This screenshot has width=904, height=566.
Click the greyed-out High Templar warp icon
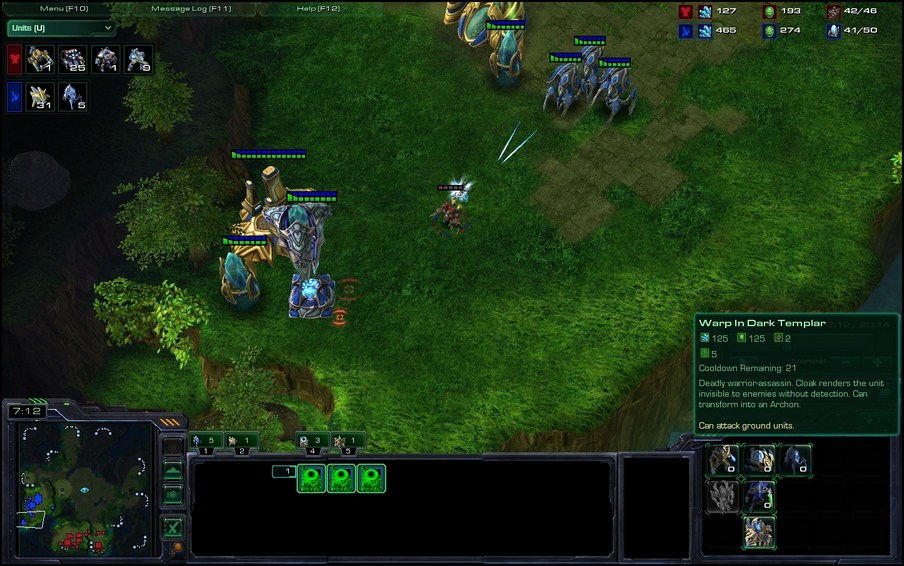723,496
